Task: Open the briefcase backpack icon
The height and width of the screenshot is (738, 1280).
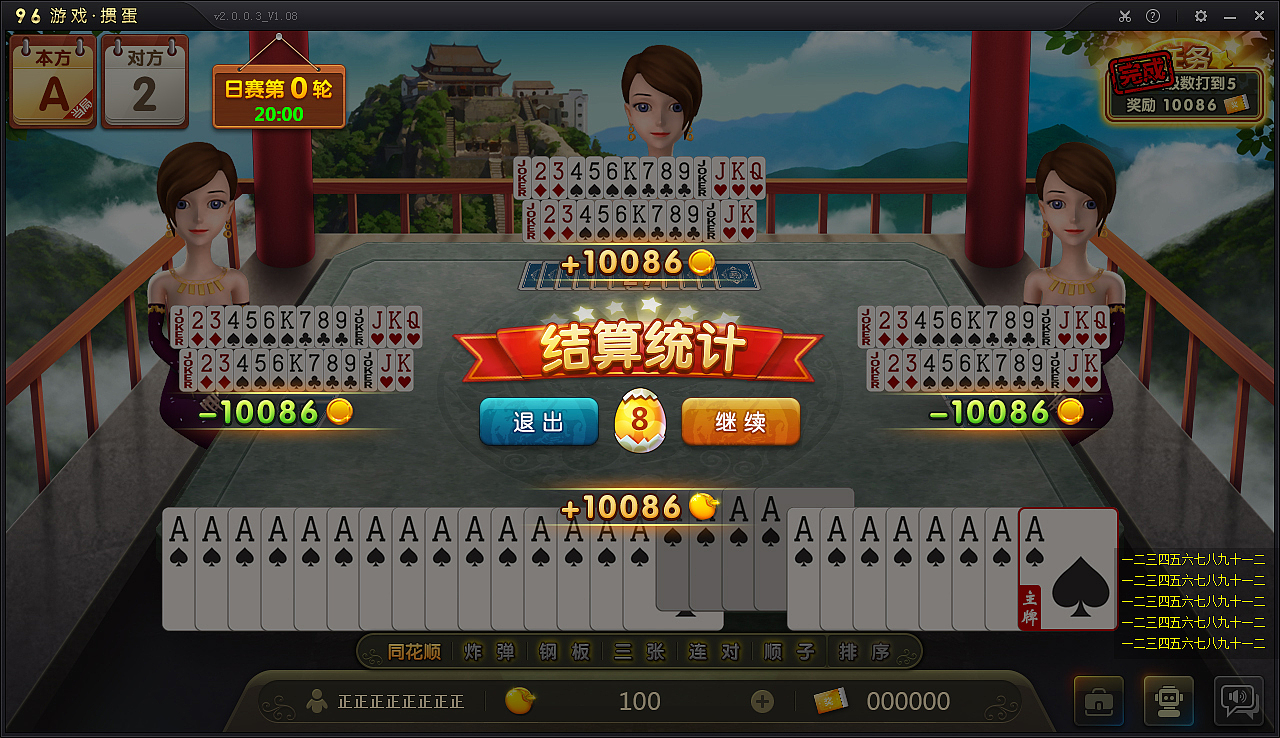Action: (1098, 701)
